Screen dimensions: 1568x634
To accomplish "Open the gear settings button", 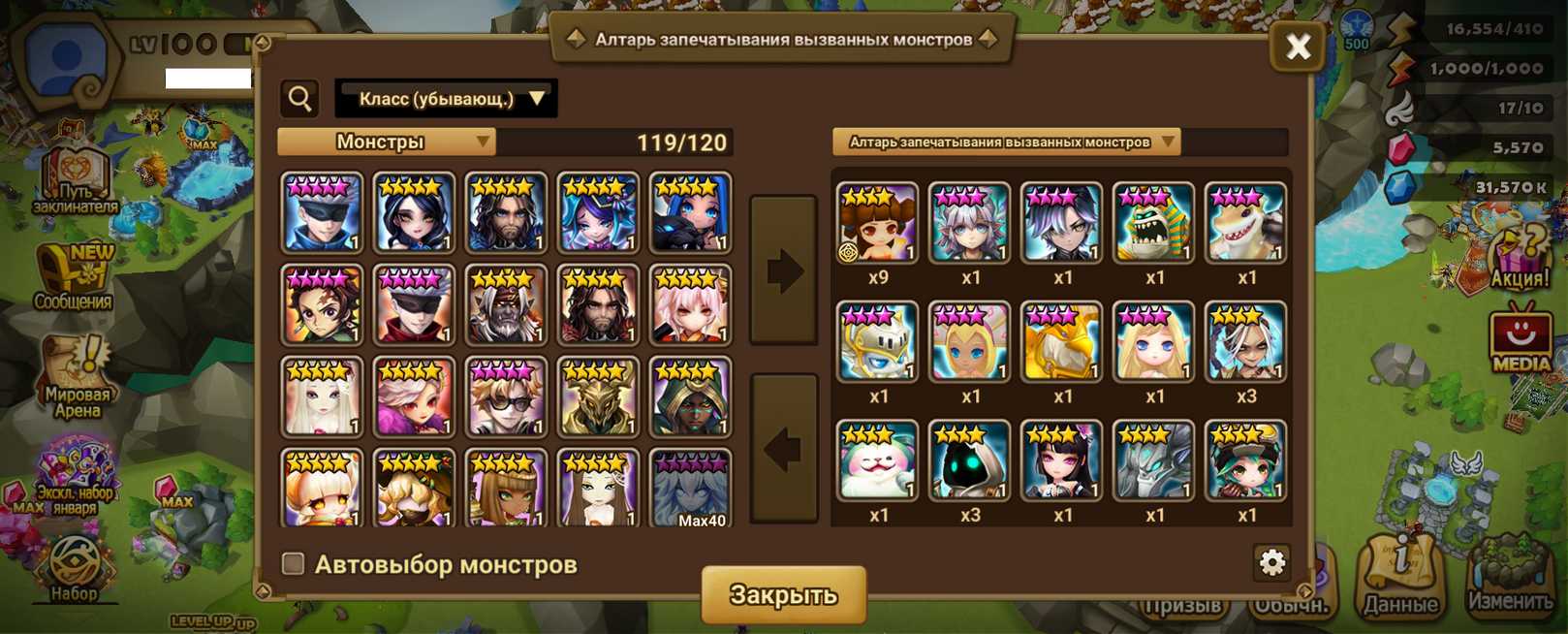I will 1271,561.
